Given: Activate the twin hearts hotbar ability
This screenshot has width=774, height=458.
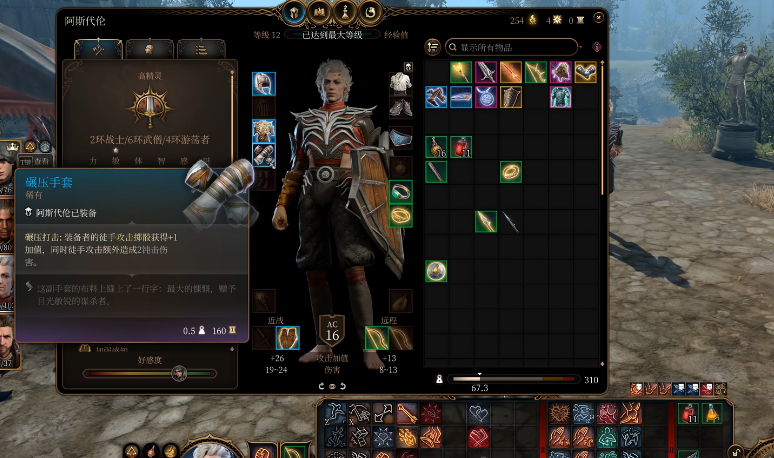Looking at the screenshot, I should pyautogui.click(x=479, y=413).
